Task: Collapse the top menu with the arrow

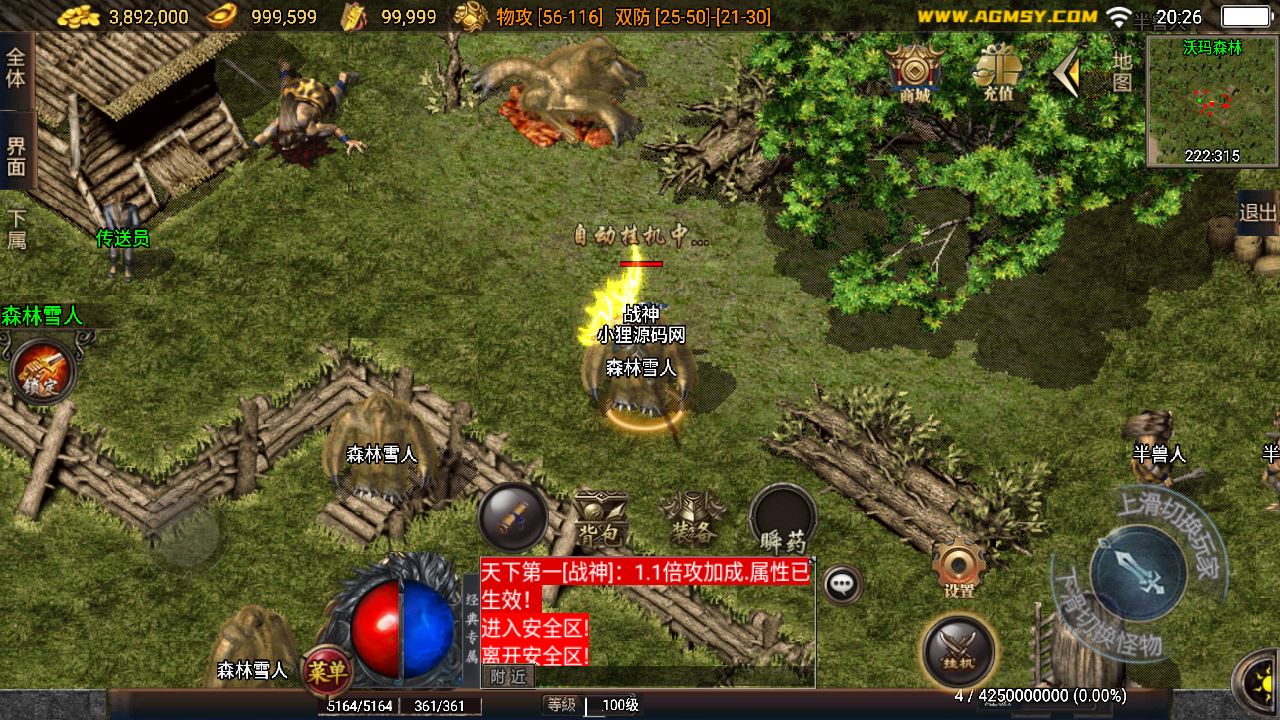Action: [1066, 72]
